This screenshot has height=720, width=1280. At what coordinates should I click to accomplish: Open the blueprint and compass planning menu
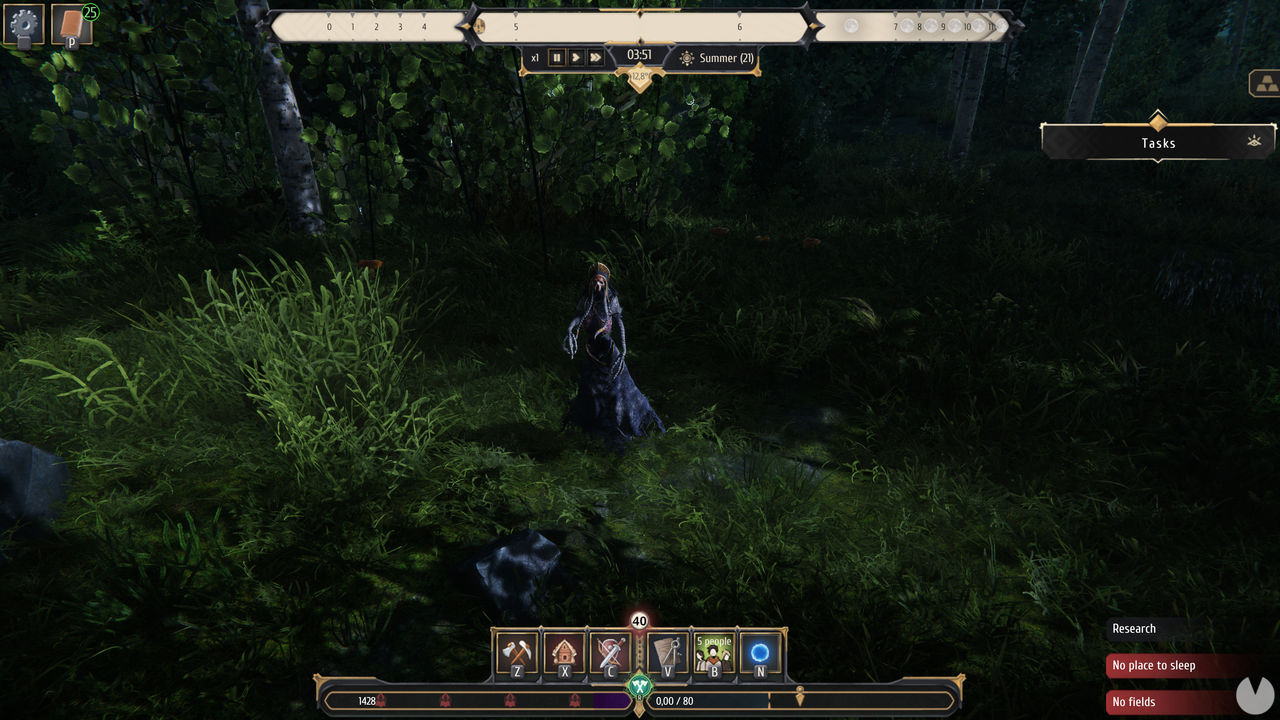pos(668,654)
